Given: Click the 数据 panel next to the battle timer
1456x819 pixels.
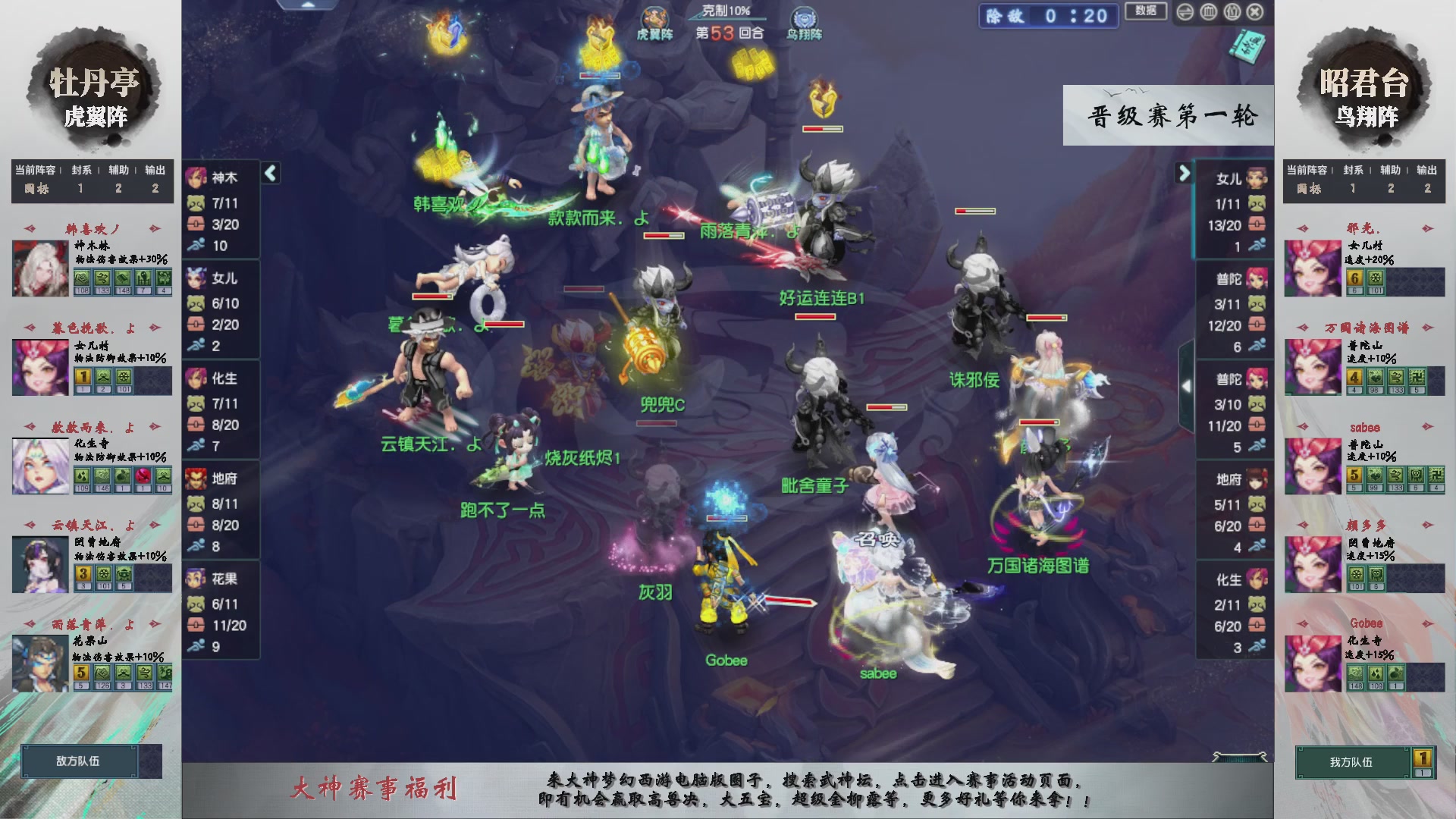Looking at the screenshot, I should coord(1146,11).
